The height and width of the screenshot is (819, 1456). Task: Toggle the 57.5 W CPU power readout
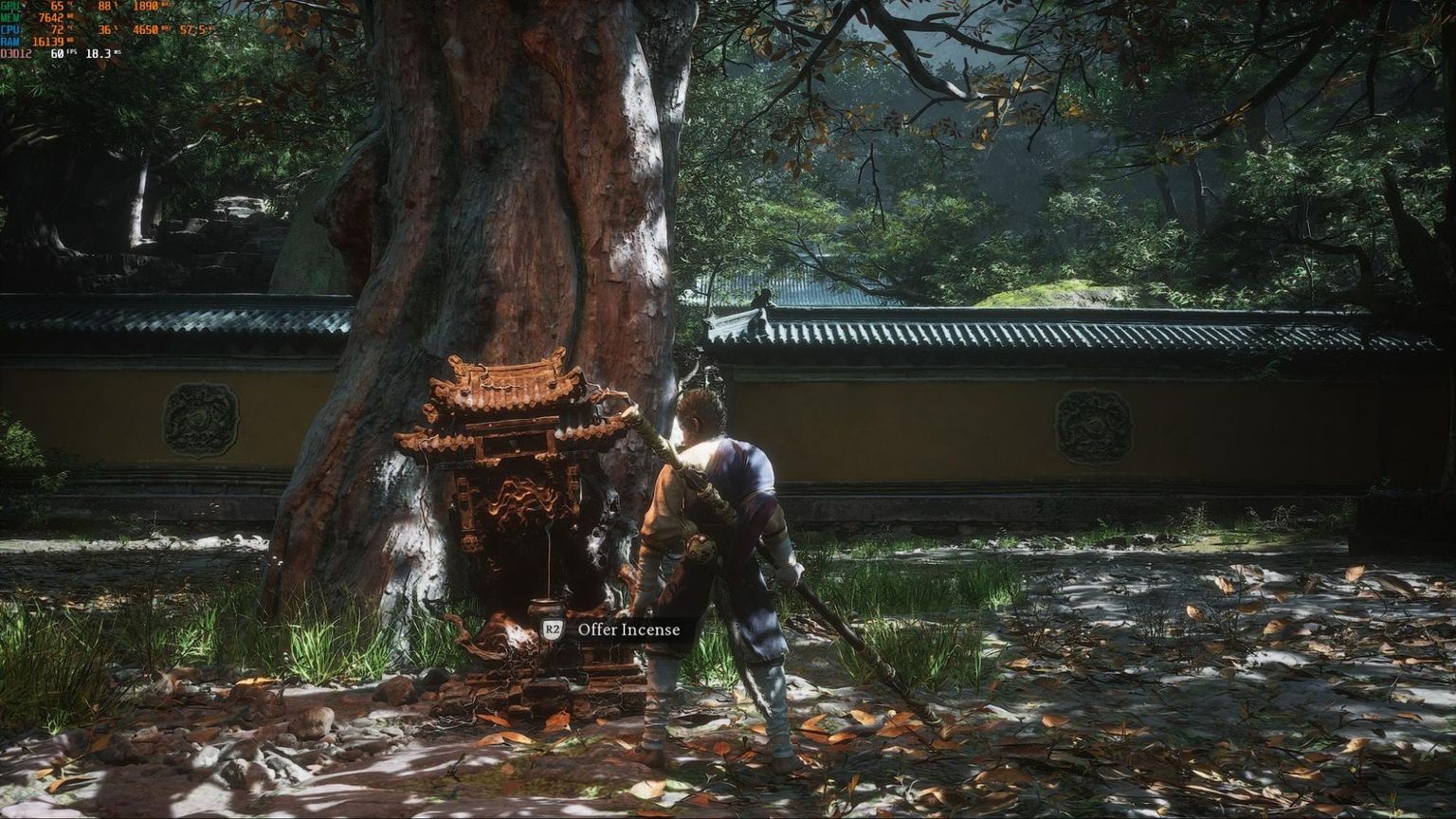195,29
